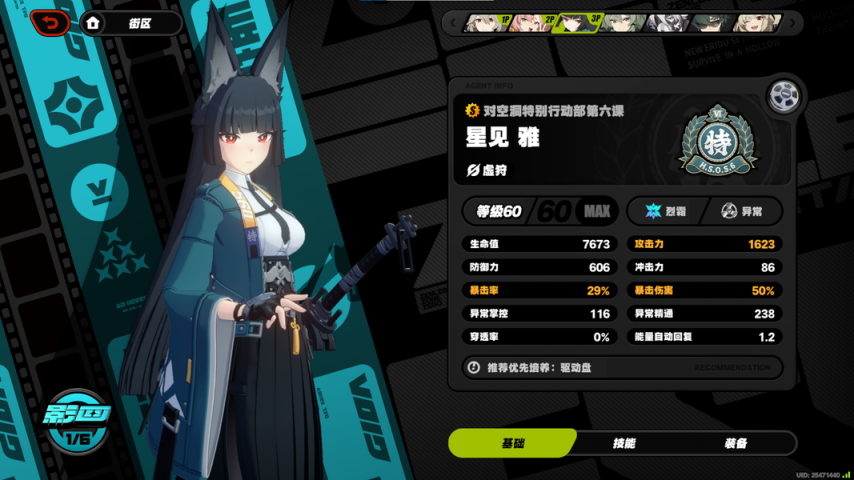Select the highlighted 3P agent portrait
854x480 pixels.
(576, 22)
